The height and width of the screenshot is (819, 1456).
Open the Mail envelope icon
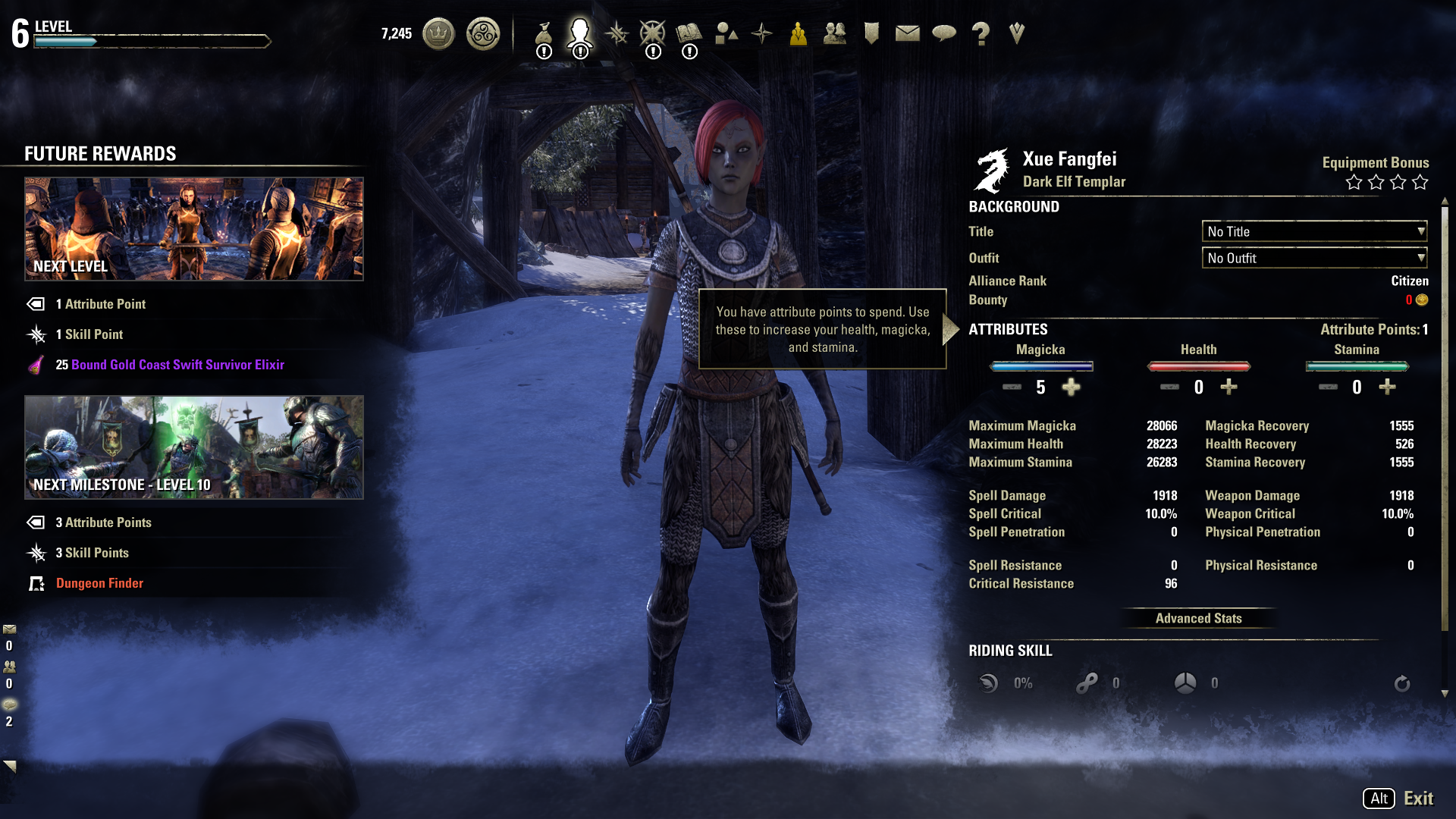point(907,33)
